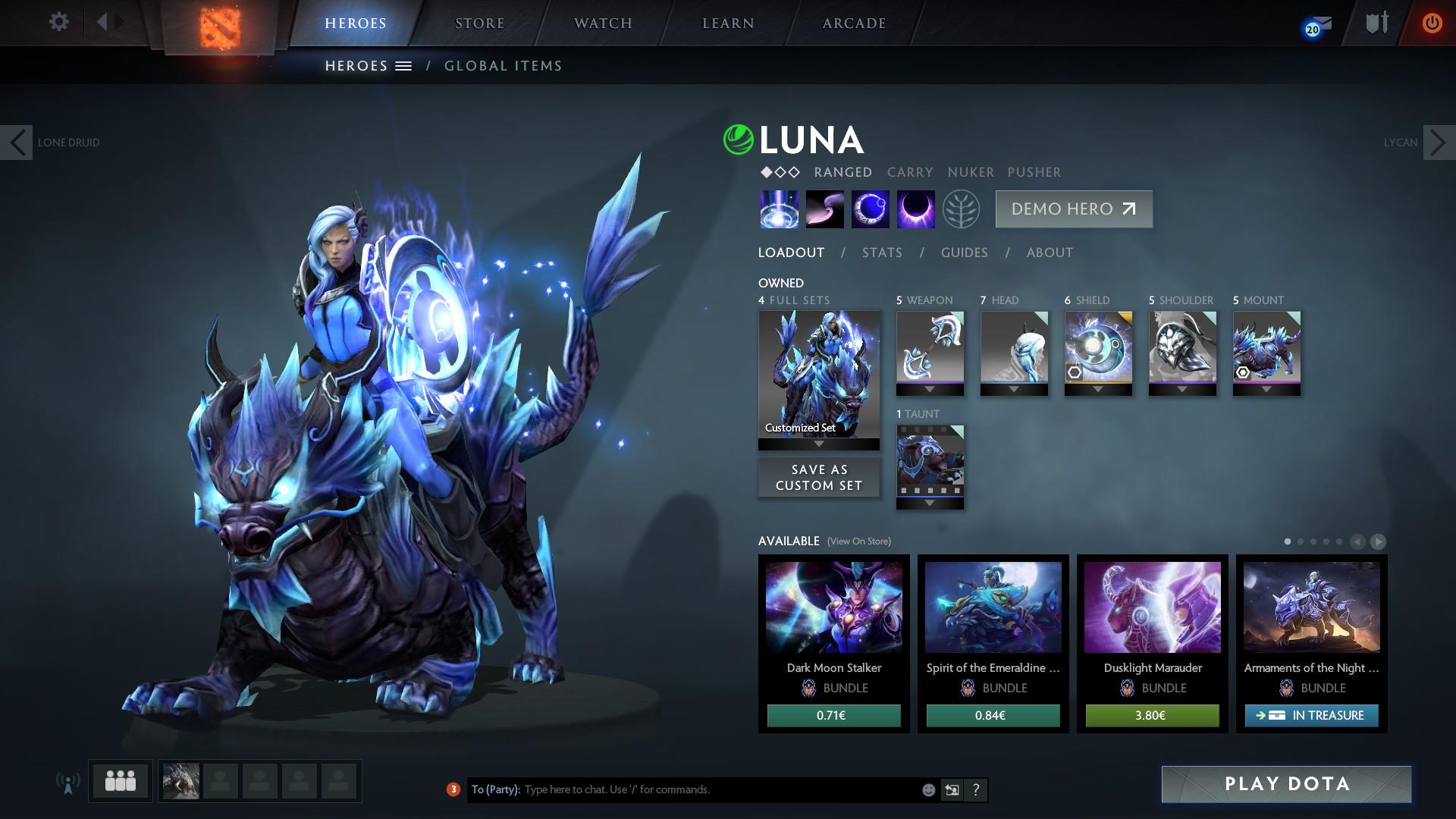The height and width of the screenshot is (819, 1456).
Task: Choose the shield cosmetic slot
Action: (x=1098, y=348)
